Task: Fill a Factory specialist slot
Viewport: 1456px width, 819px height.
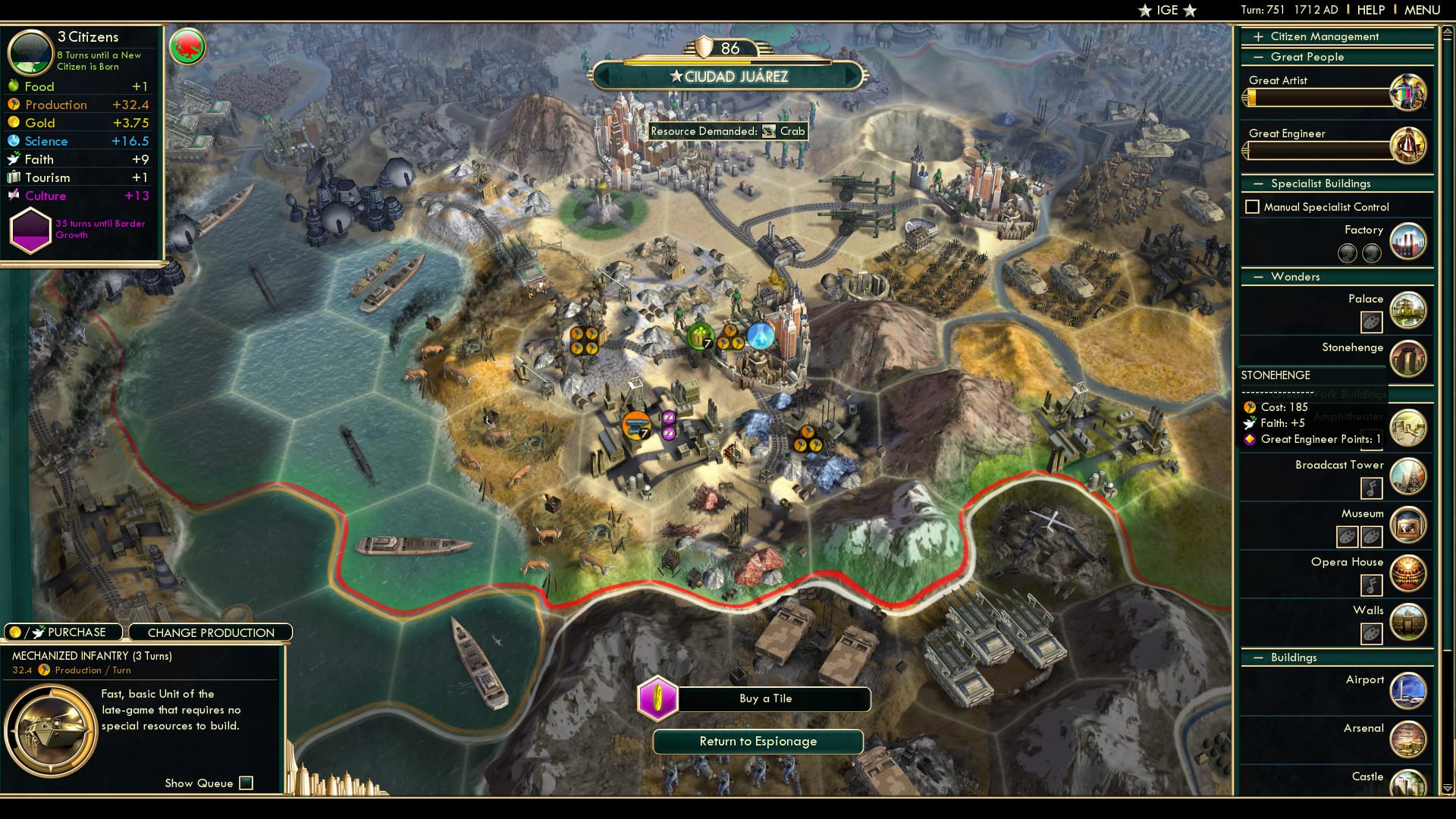Action: point(1348,254)
